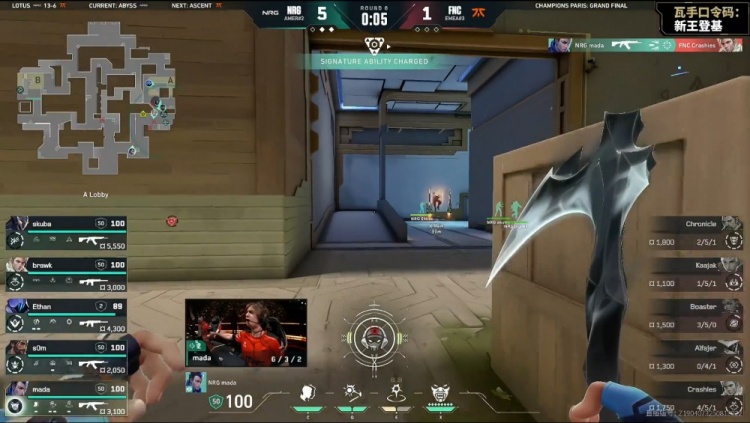The height and width of the screenshot is (423, 750).
Task: Activate the first ability icon showing a head silhouette
Action: (309, 392)
